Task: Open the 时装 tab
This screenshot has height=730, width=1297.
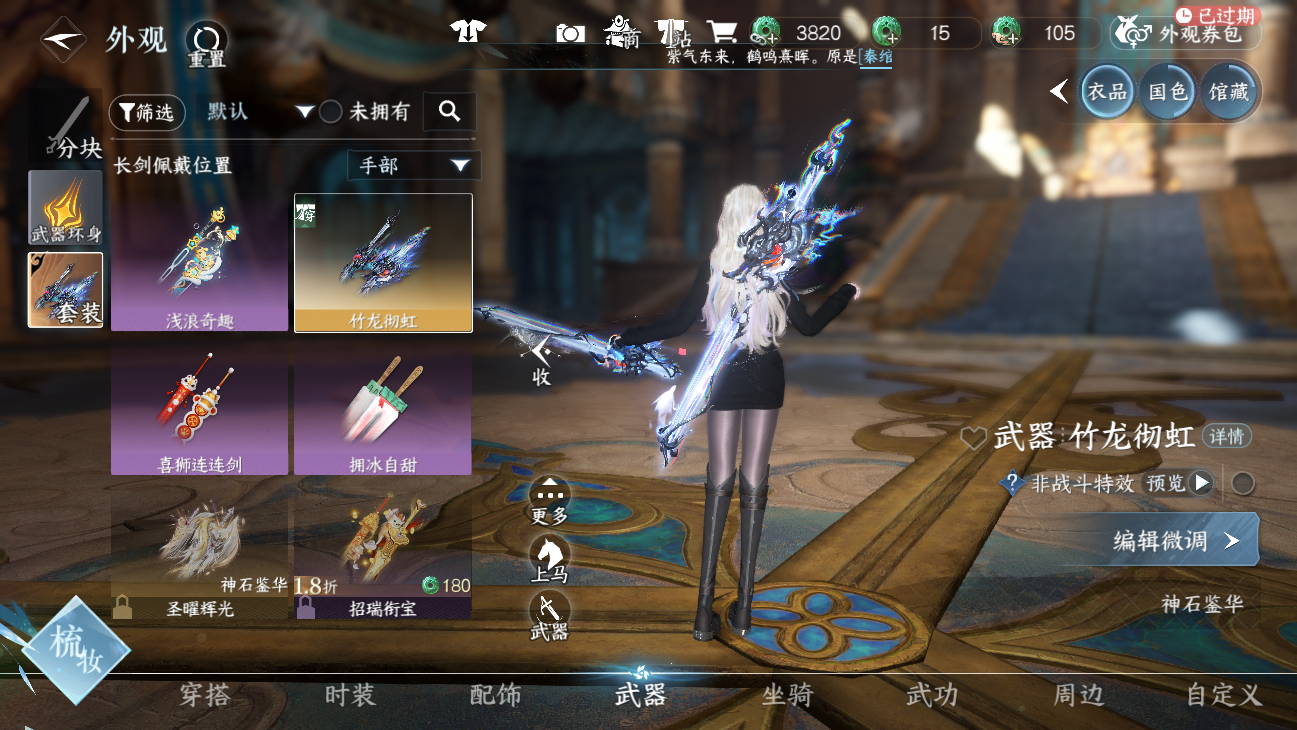Action: (350, 695)
